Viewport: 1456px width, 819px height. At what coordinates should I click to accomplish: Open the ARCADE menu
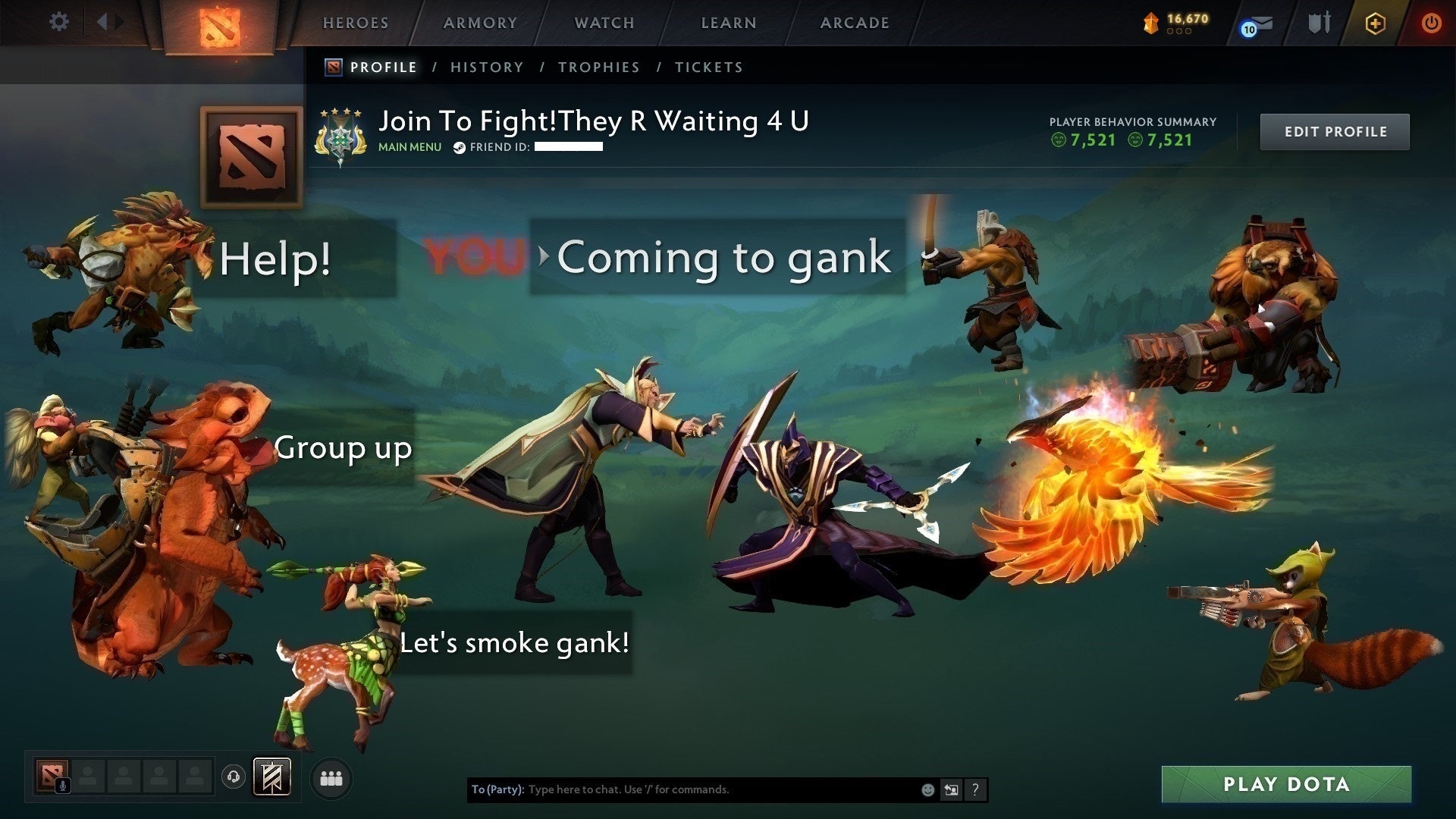(x=854, y=23)
